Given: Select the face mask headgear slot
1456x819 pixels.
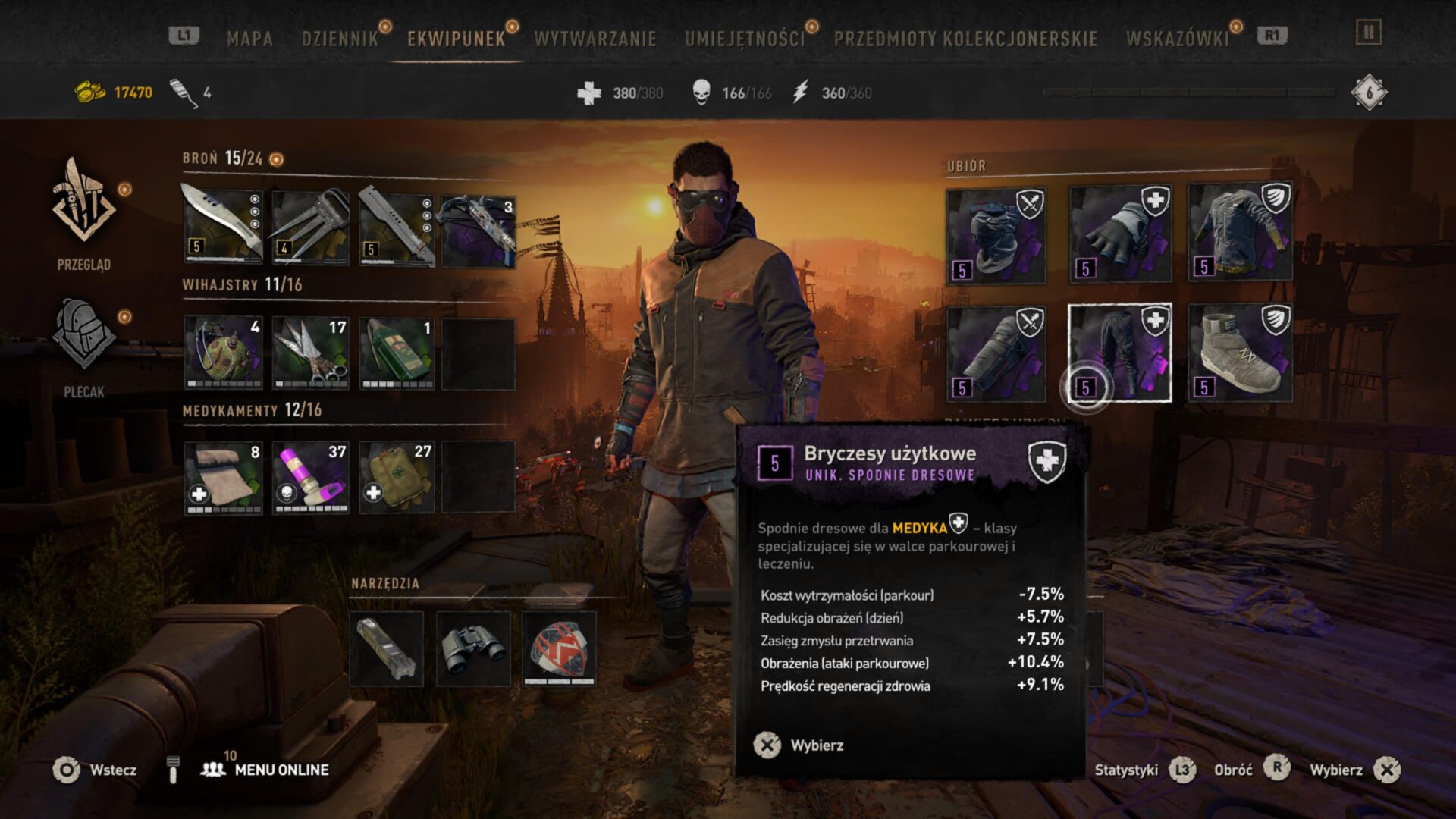Looking at the screenshot, I should coord(996,236).
